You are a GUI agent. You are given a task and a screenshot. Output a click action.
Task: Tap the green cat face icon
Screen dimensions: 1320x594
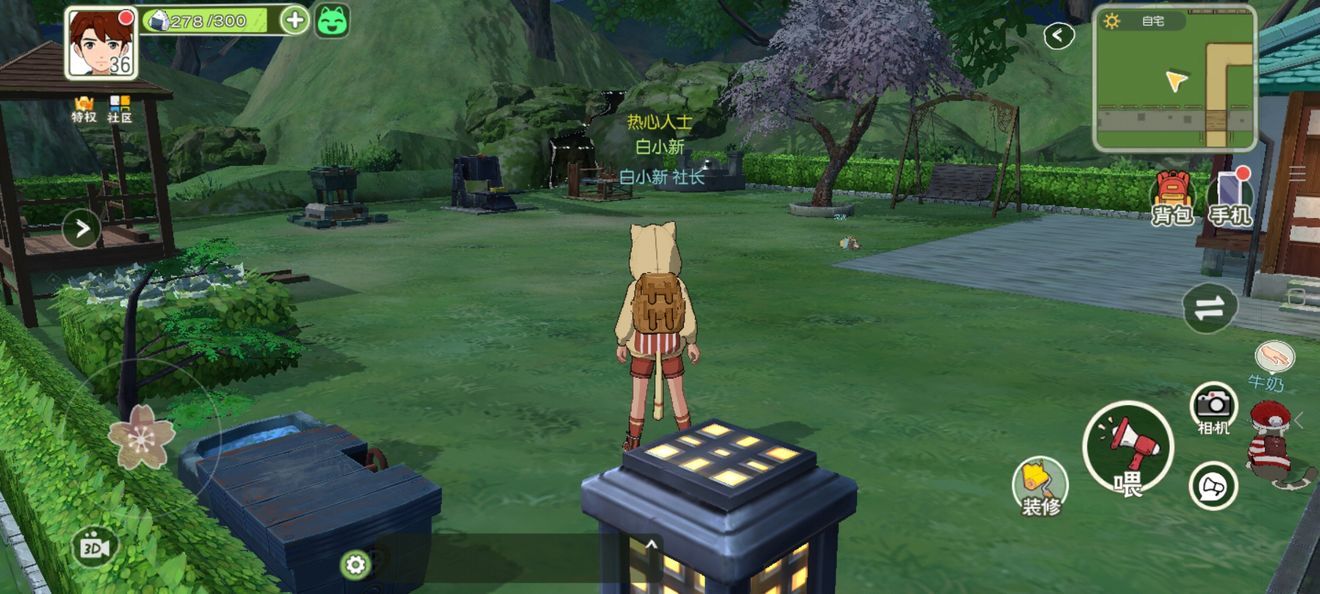tap(332, 20)
